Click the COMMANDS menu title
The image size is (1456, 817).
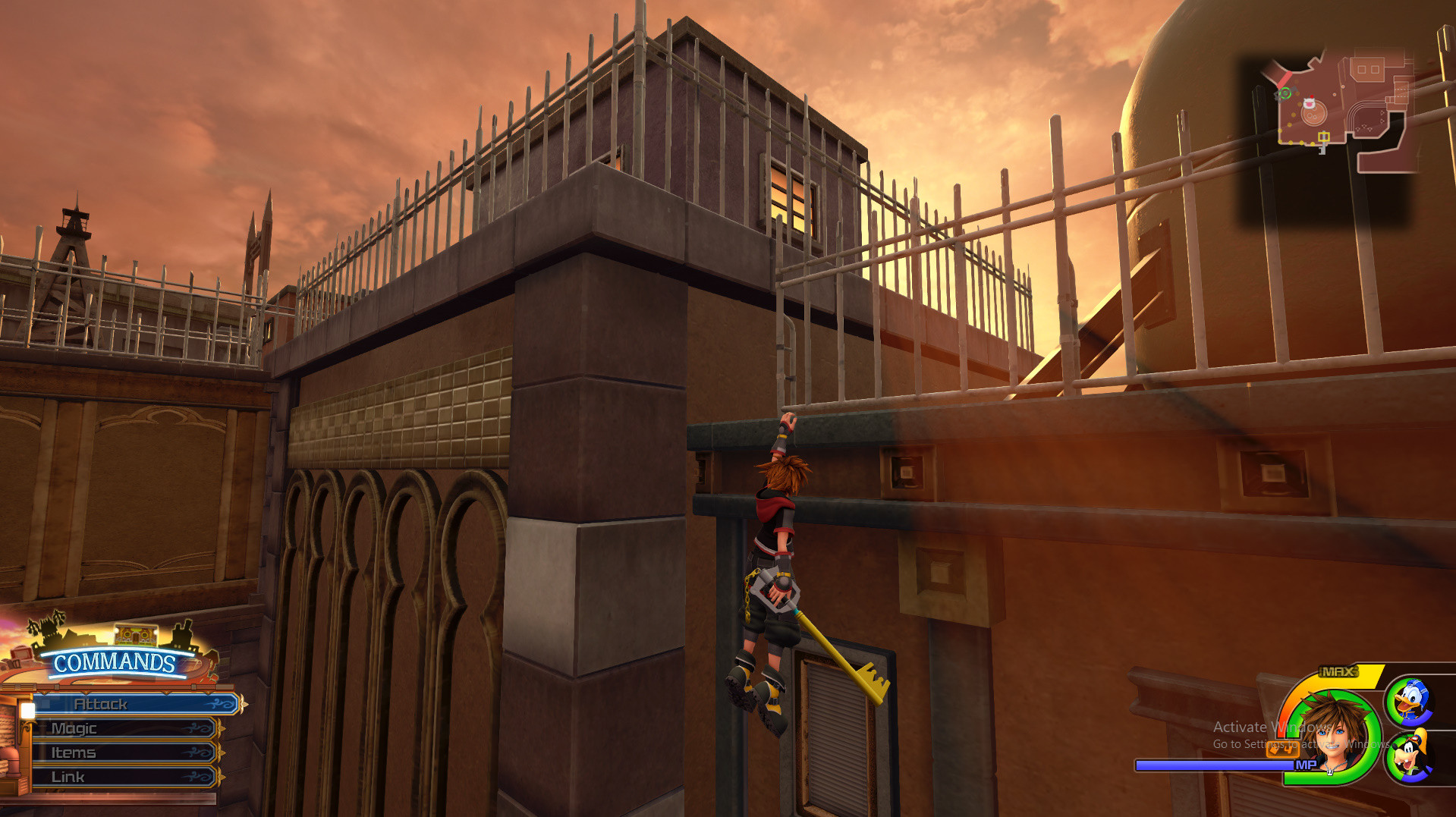pos(116,661)
